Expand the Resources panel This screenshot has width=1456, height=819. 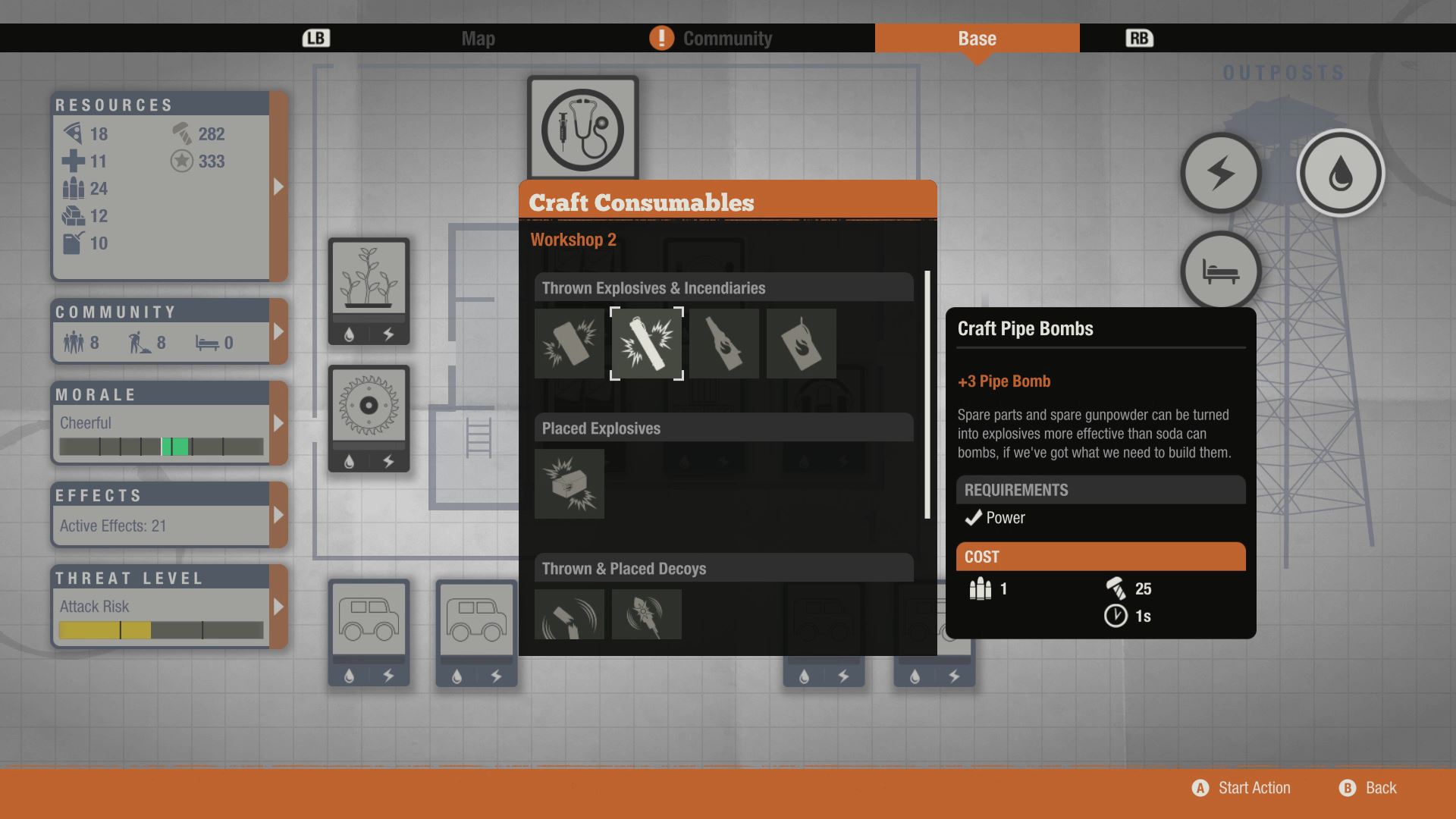tap(278, 187)
